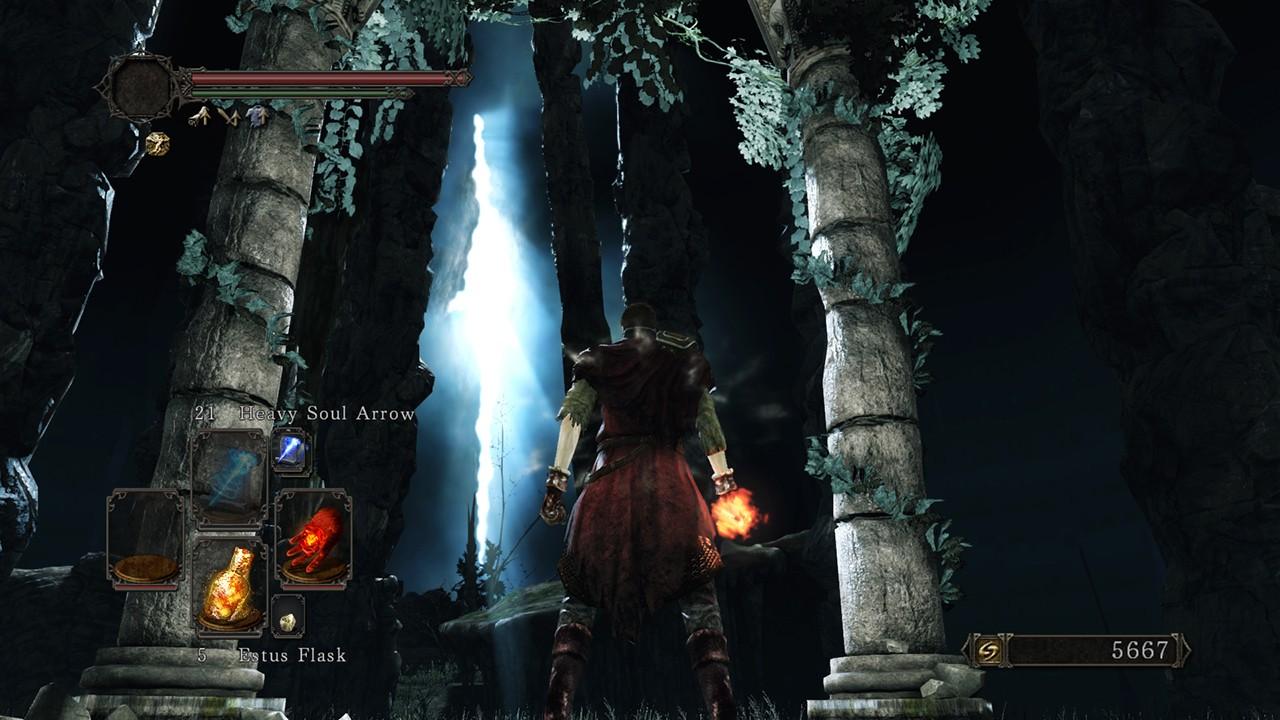Select the Heavy Soul Arrow spell slot
The height and width of the screenshot is (720, 1280).
click(x=229, y=477)
